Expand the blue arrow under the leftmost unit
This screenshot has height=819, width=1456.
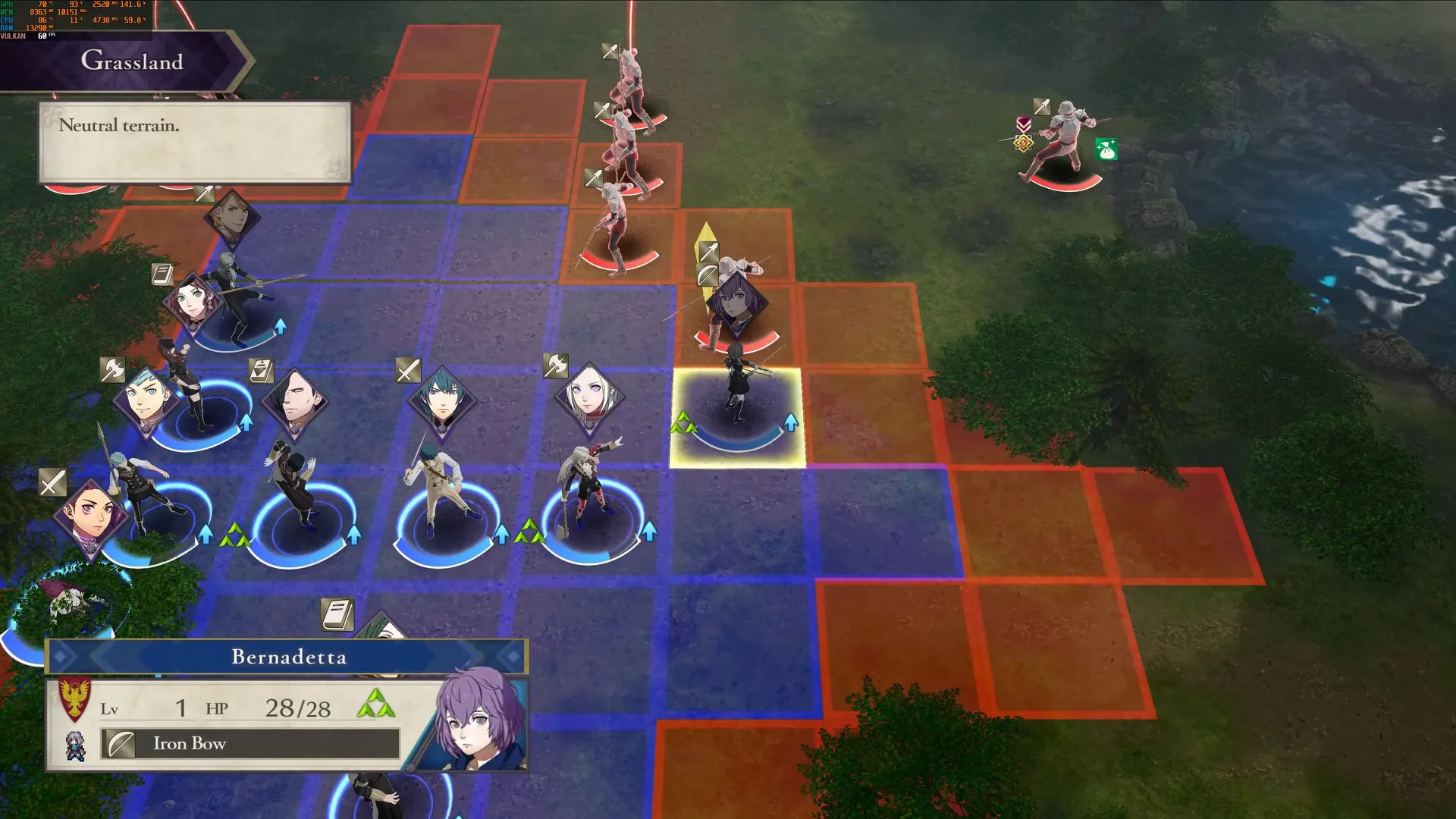pos(206,535)
